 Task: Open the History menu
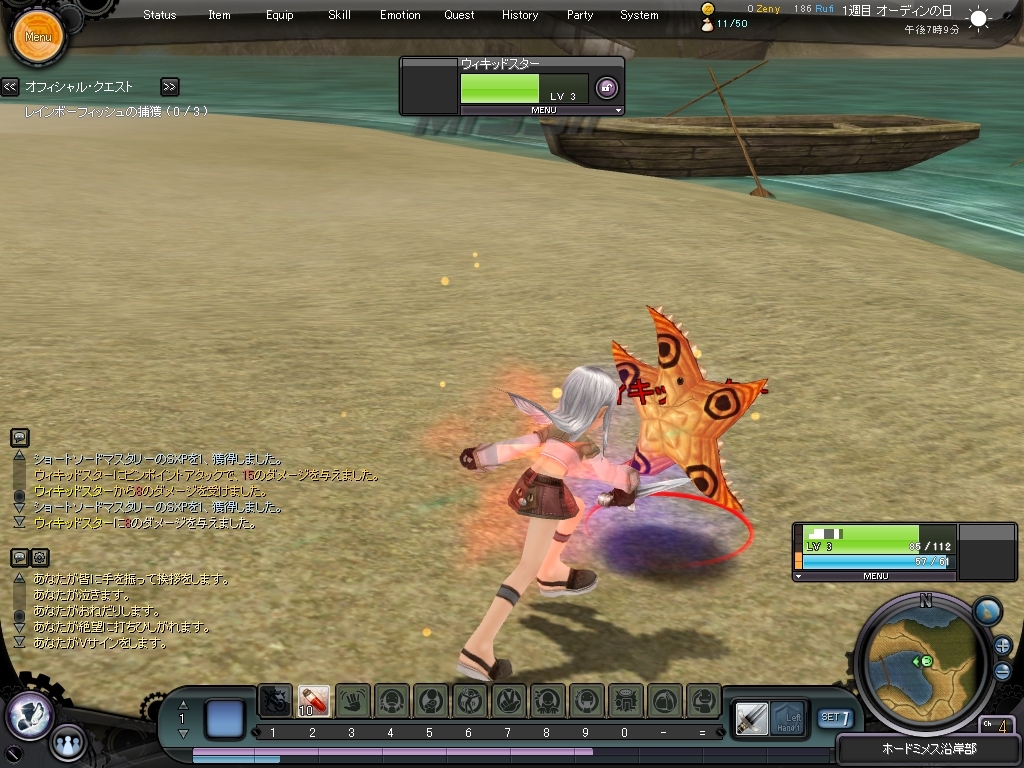pos(520,15)
